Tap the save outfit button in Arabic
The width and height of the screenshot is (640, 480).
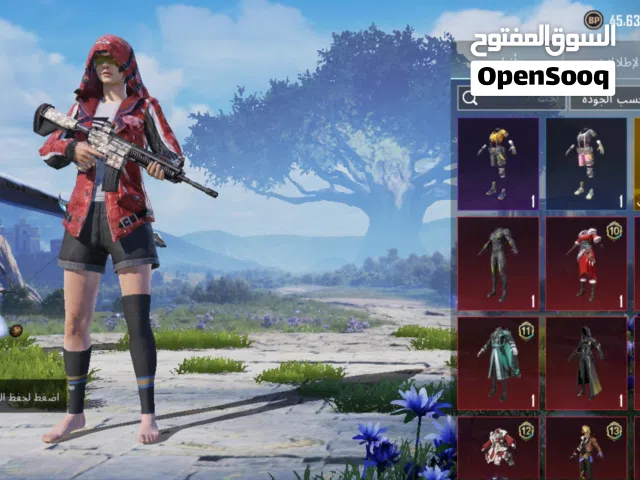(x=32, y=395)
